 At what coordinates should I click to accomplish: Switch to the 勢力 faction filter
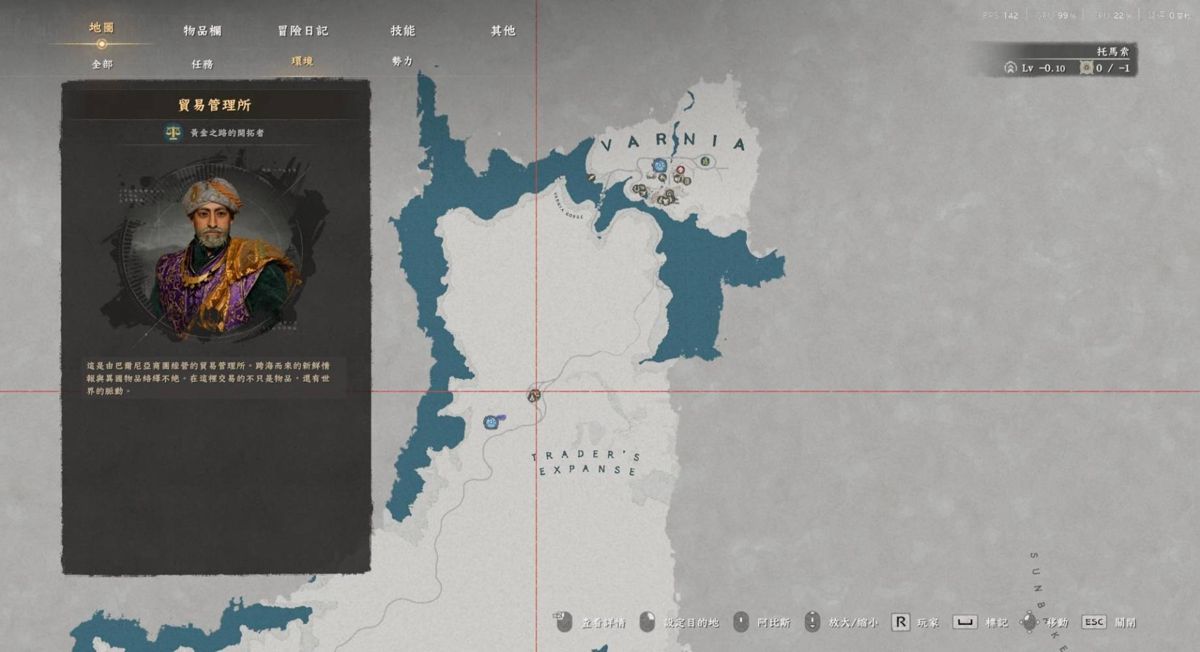click(402, 62)
